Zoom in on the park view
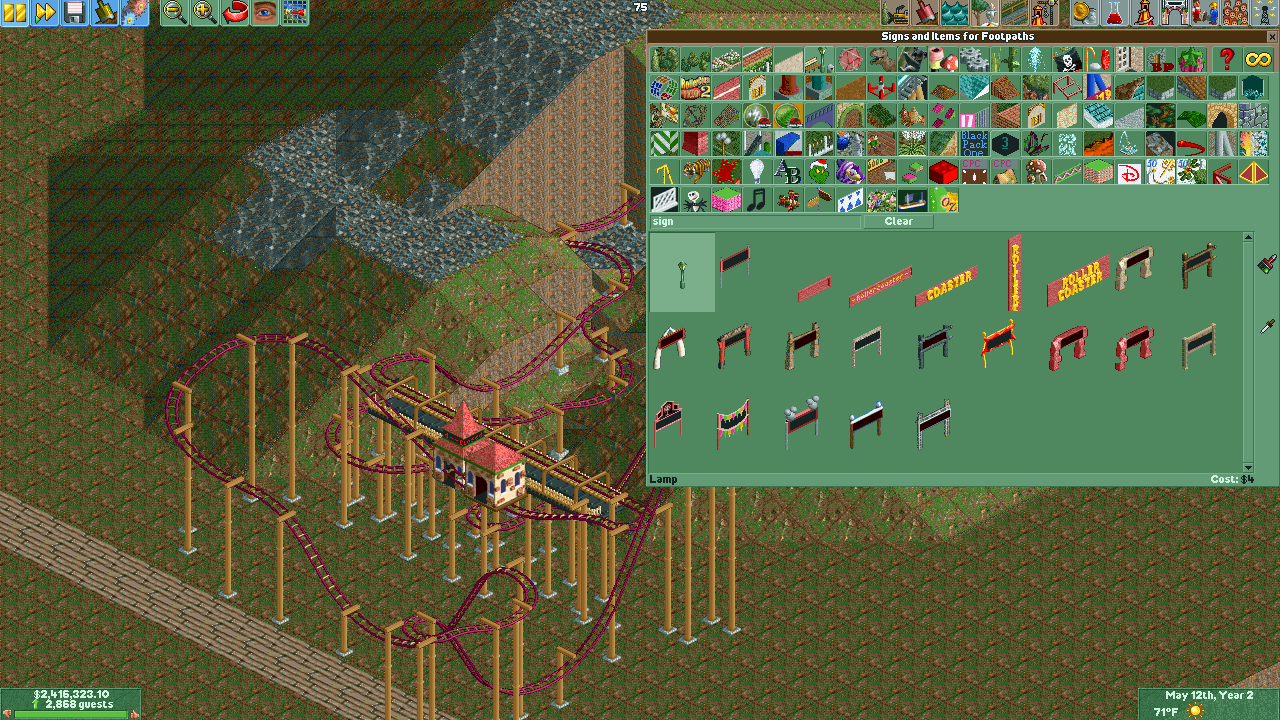 pyautogui.click(x=204, y=14)
